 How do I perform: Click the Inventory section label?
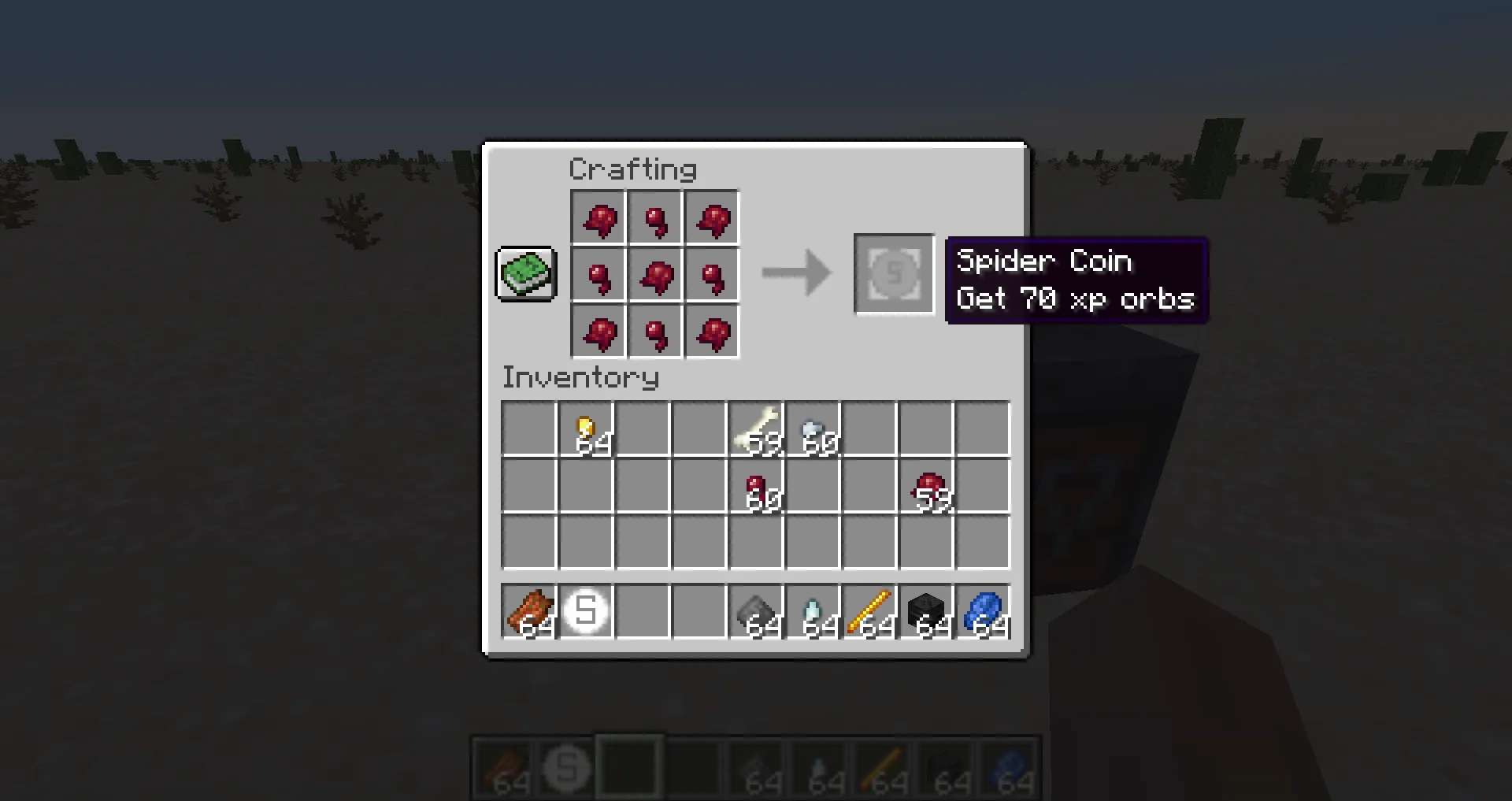click(580, 378)
